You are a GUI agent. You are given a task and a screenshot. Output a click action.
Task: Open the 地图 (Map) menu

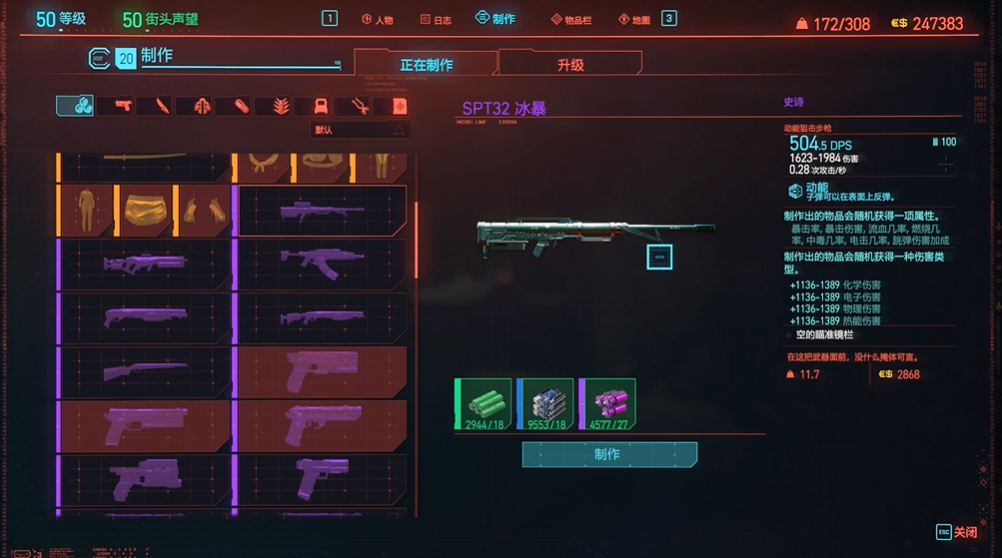coord(634,19)
